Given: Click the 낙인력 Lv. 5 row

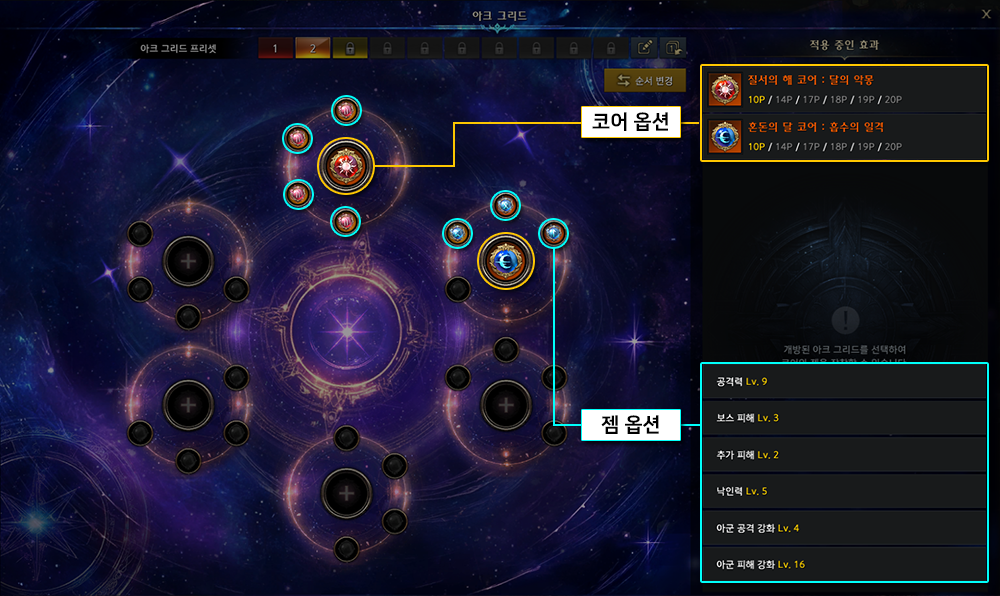Looking at the screenshot, I should pyautogui.click(x=844, y=491).
